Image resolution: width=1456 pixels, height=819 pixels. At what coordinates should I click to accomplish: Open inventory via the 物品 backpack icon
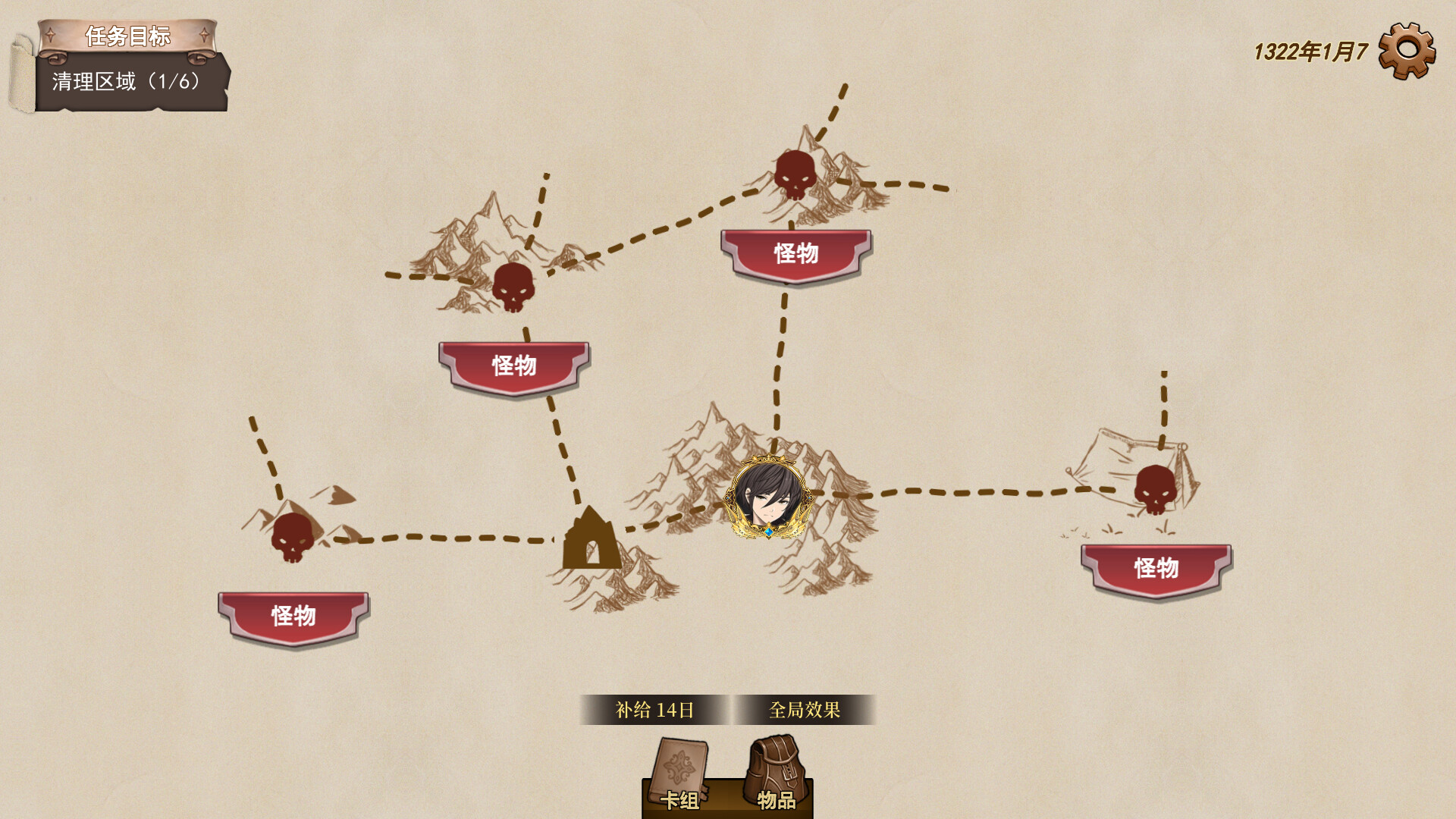click(773, 766)
